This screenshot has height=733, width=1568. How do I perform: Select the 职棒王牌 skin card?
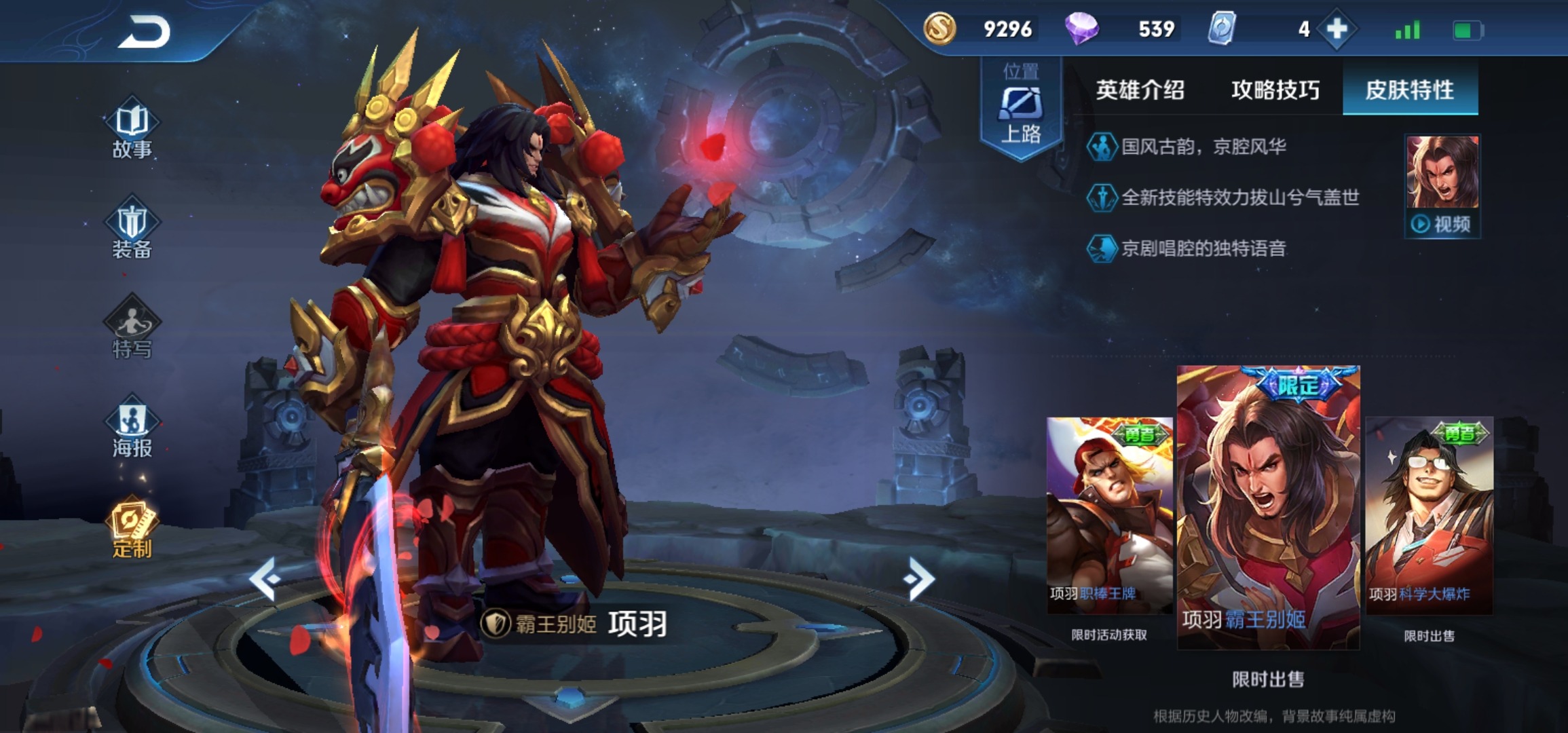[x=1109, y=516]
